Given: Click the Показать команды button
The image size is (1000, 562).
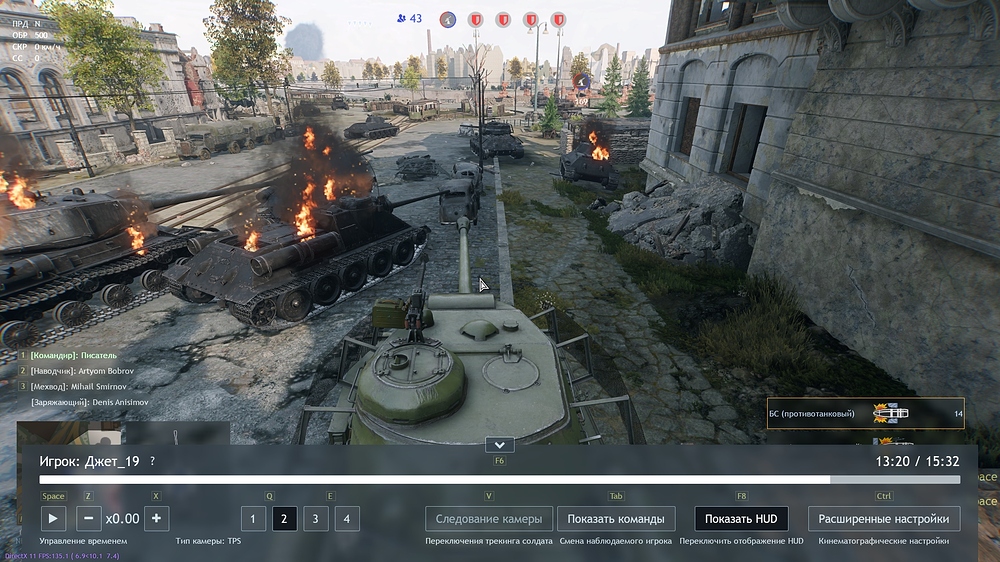Looking at the screenshot, I should 615,518.
